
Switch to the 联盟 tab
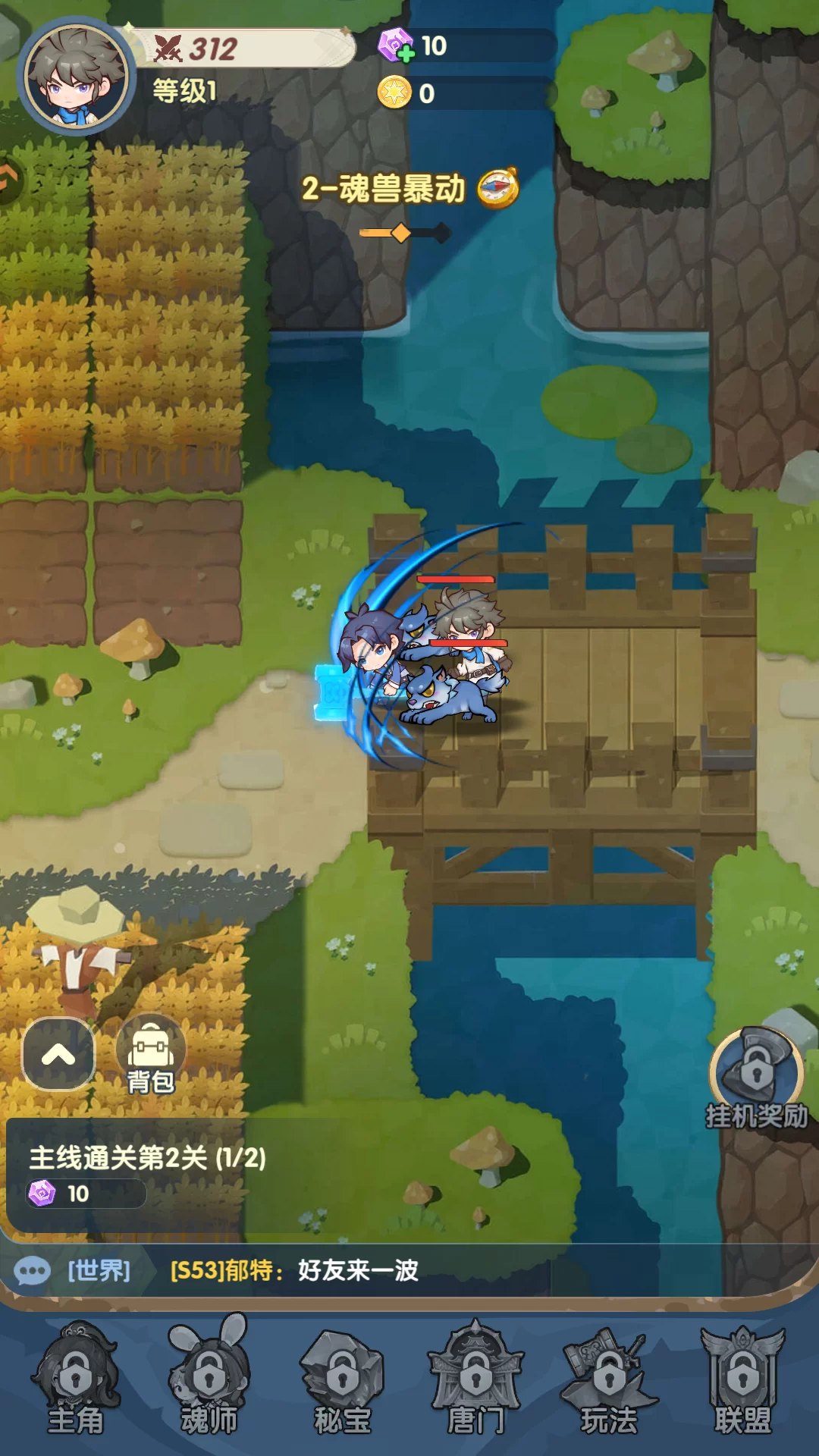coord(743,1380)
